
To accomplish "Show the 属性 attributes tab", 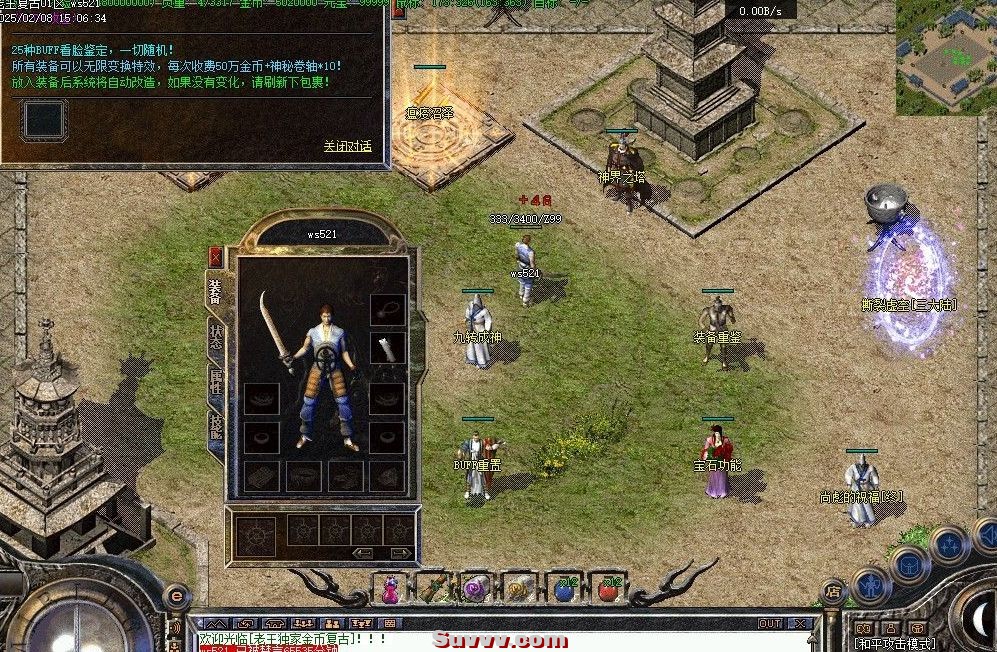I will tap(215, 381).
